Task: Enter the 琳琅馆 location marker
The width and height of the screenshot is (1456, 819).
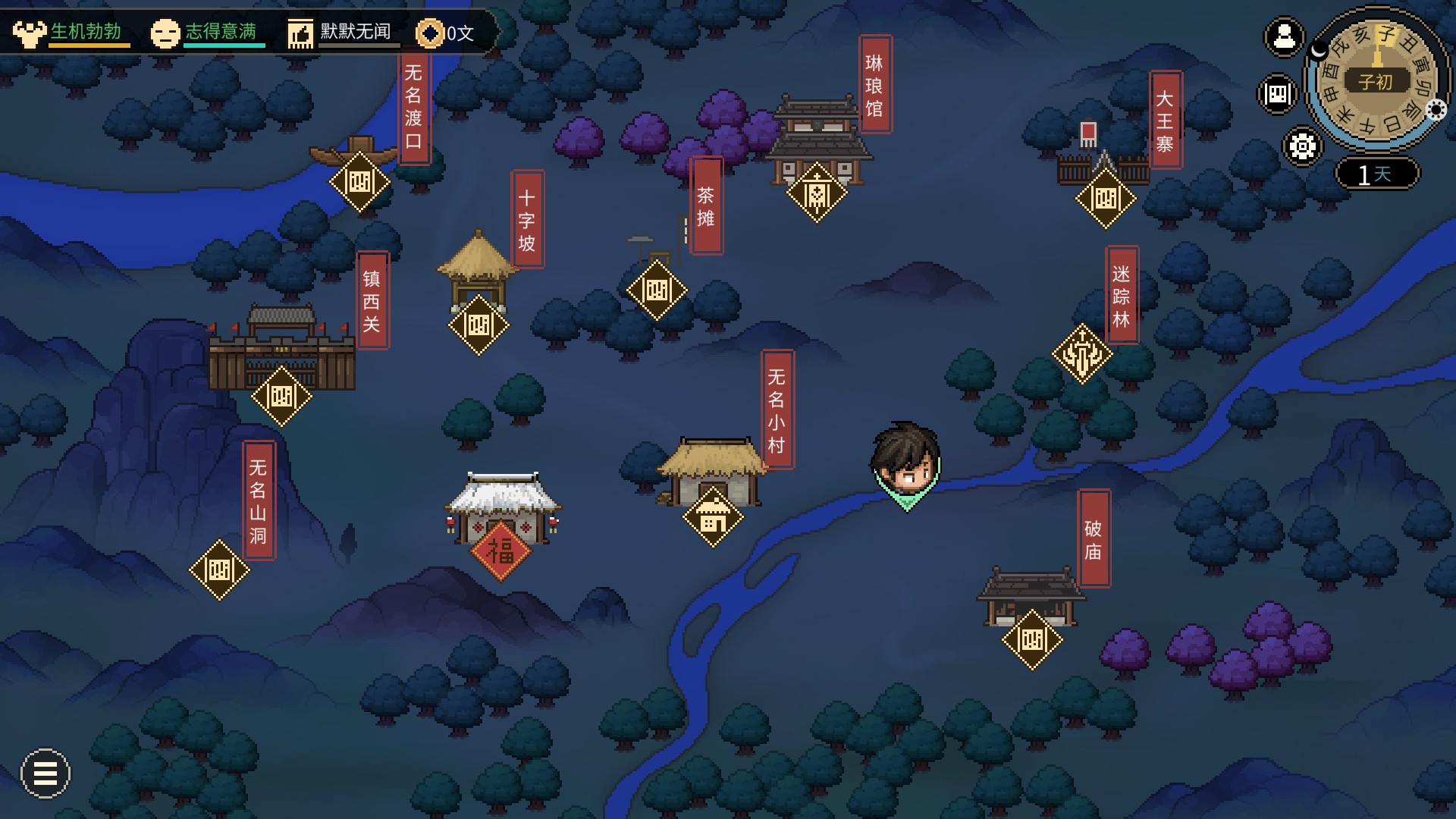Action: 817,193
